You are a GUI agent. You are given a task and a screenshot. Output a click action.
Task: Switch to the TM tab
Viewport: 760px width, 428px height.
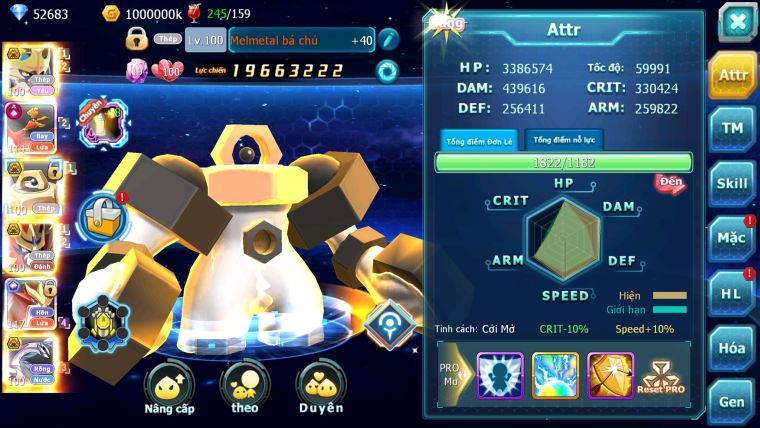point(733,128)
